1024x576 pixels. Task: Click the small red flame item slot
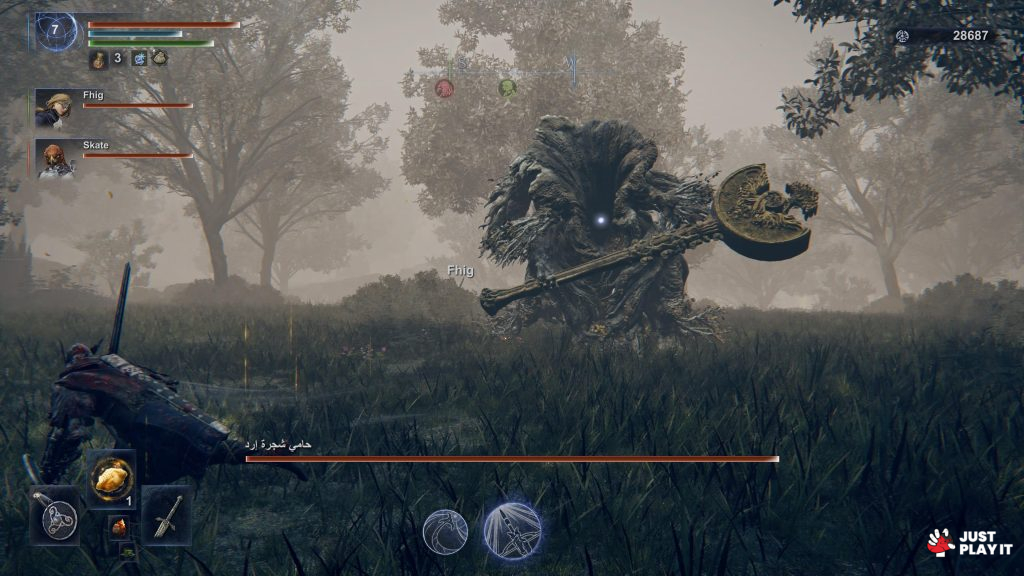[118, 526]
